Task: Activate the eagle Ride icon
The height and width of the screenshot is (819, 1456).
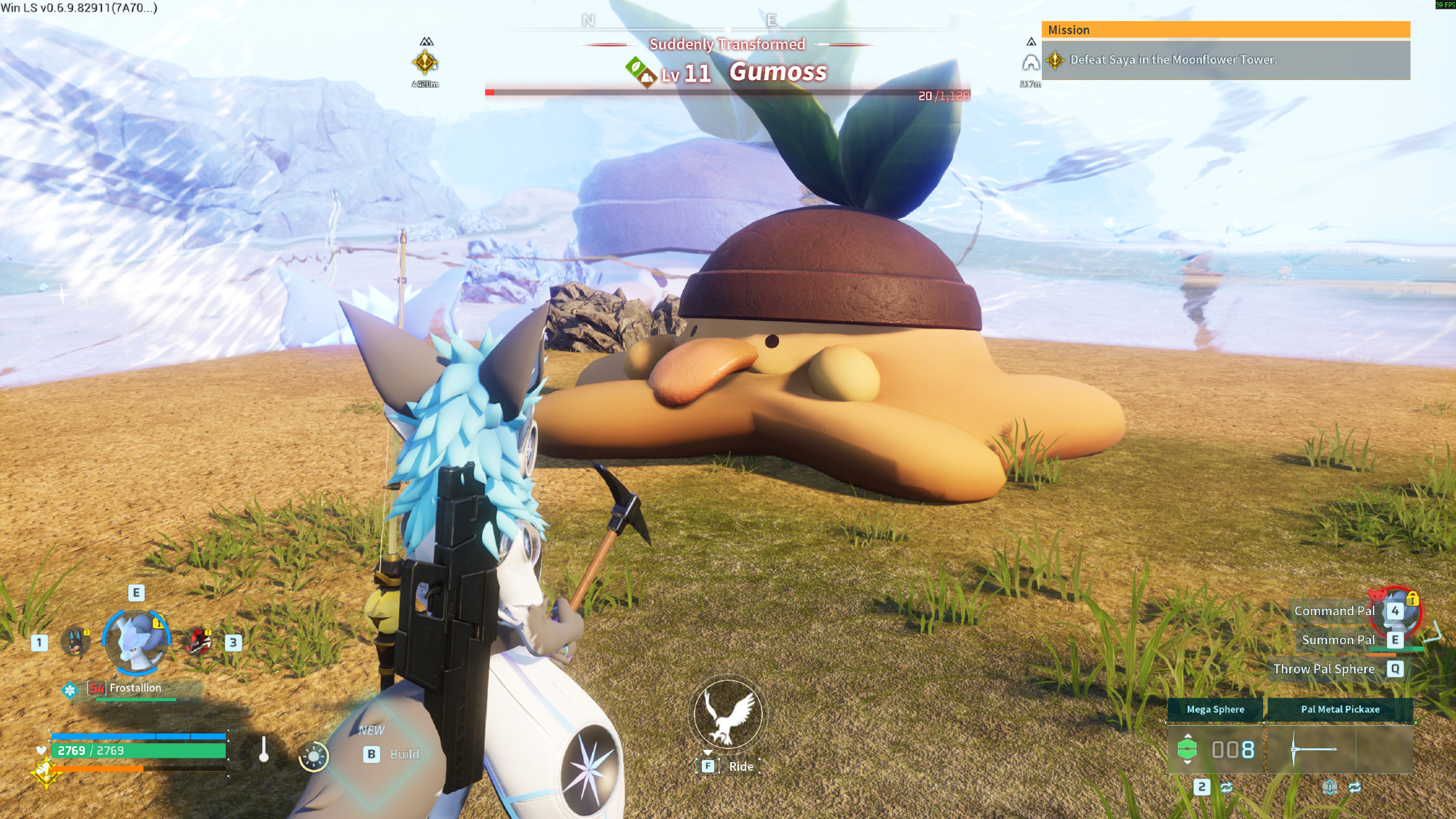Action: [x=727, y=714]
